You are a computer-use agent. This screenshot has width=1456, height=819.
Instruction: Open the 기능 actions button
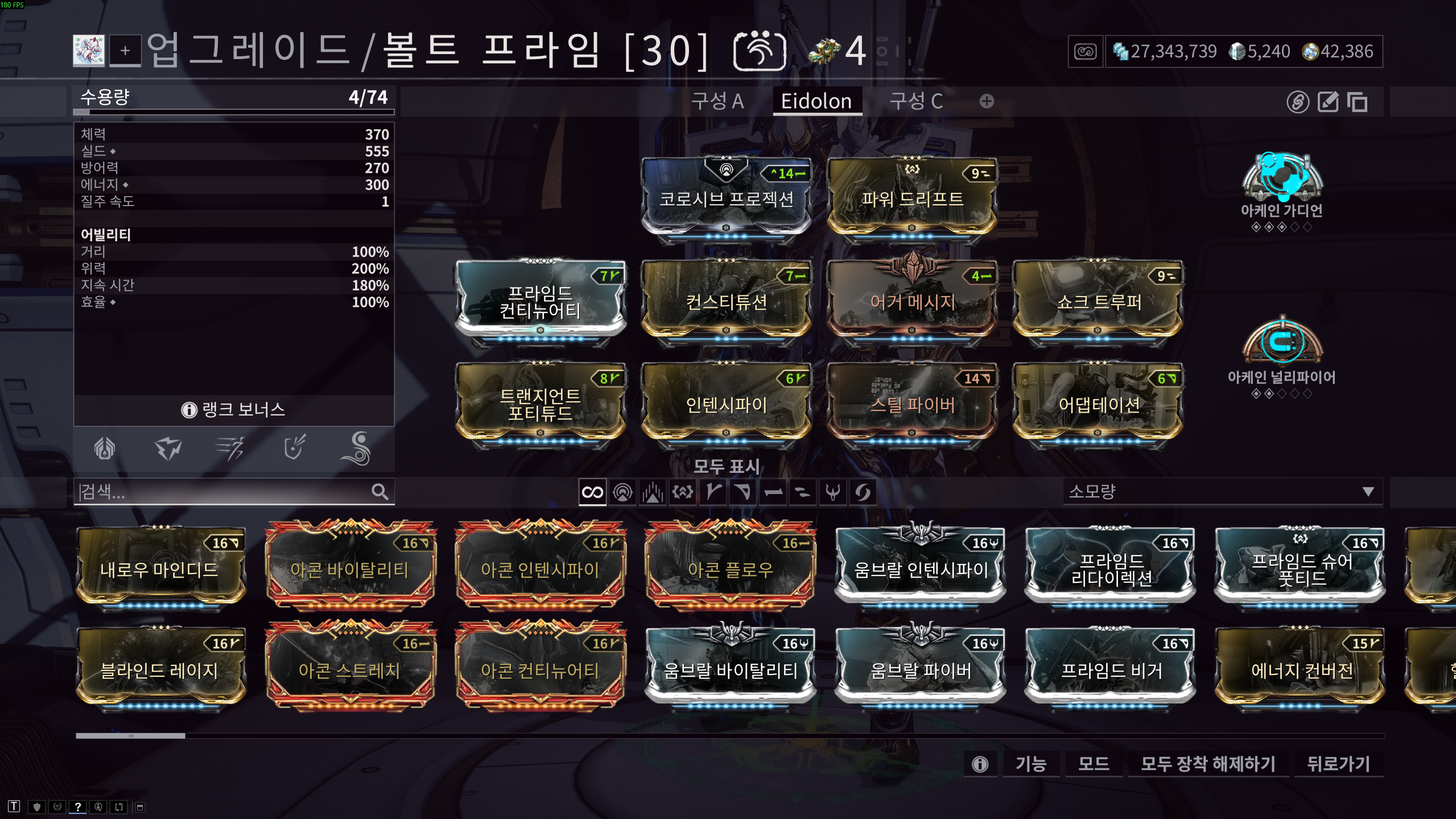click(1030, 763)
